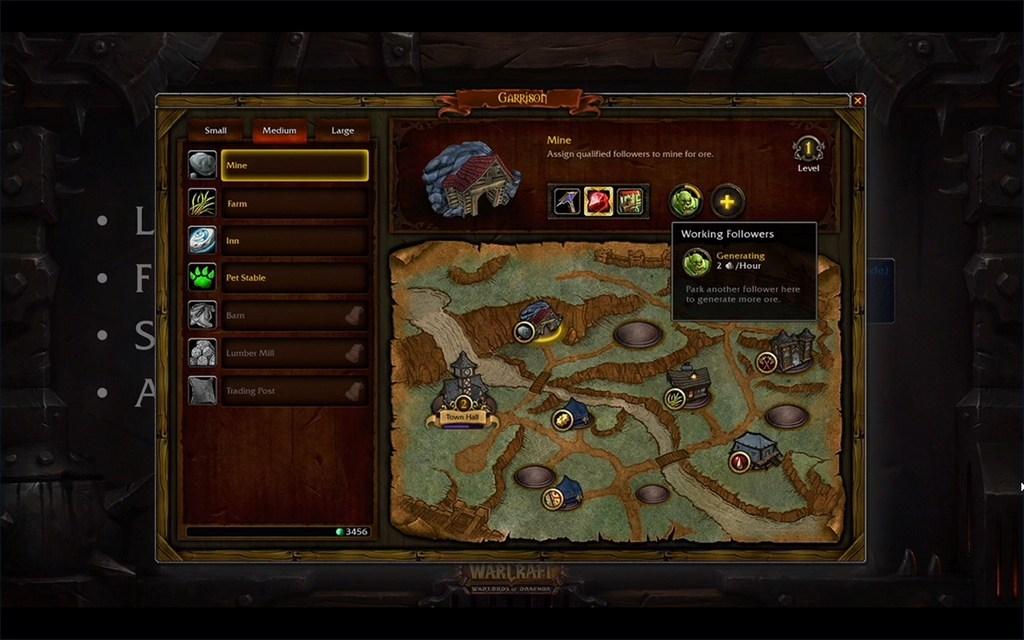Viewport: 1024px width, 640px height.
Task: Select the red gem perk icon
Action: click(598, 201)
